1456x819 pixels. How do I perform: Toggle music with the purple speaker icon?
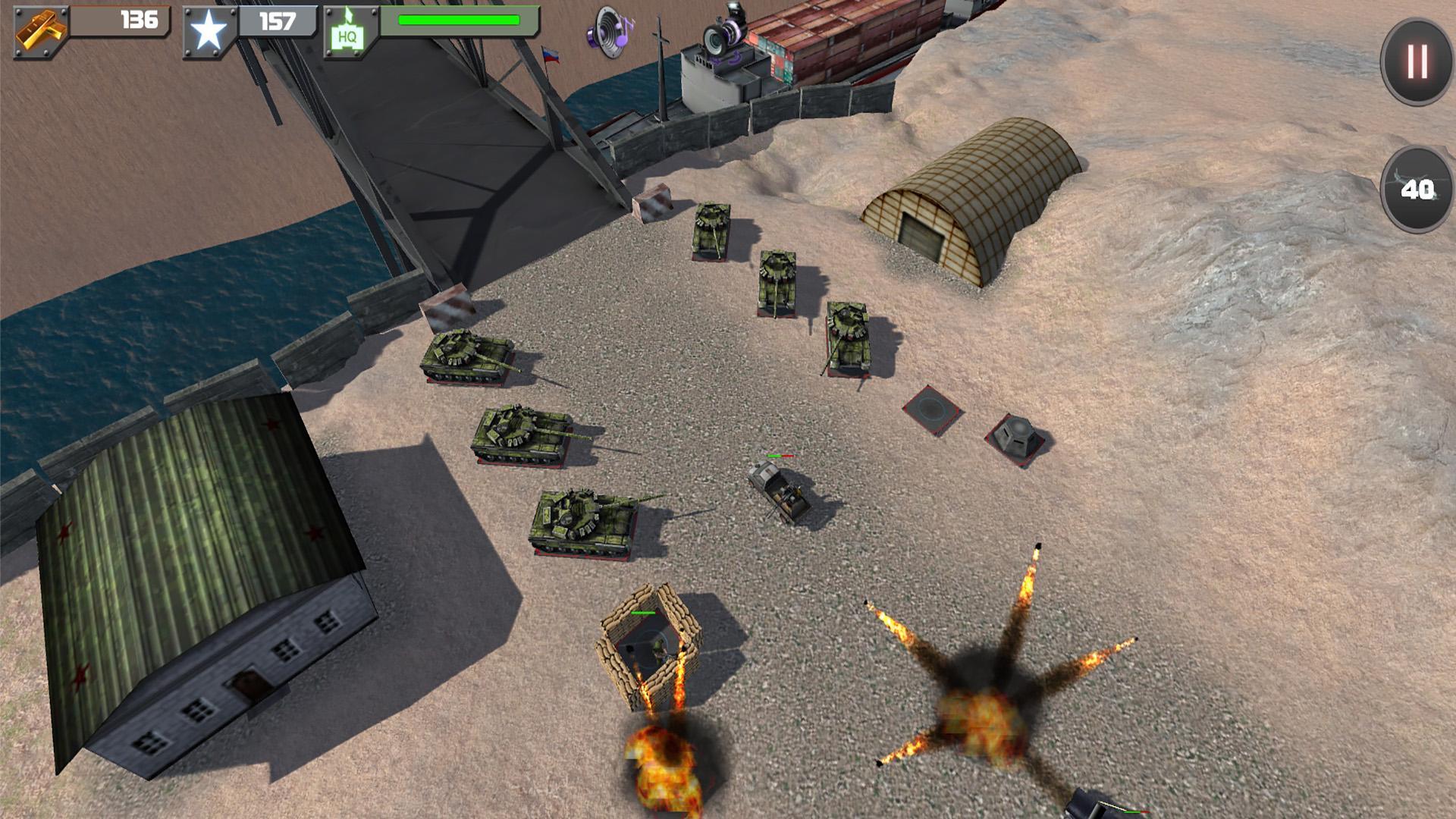[610, 32]
